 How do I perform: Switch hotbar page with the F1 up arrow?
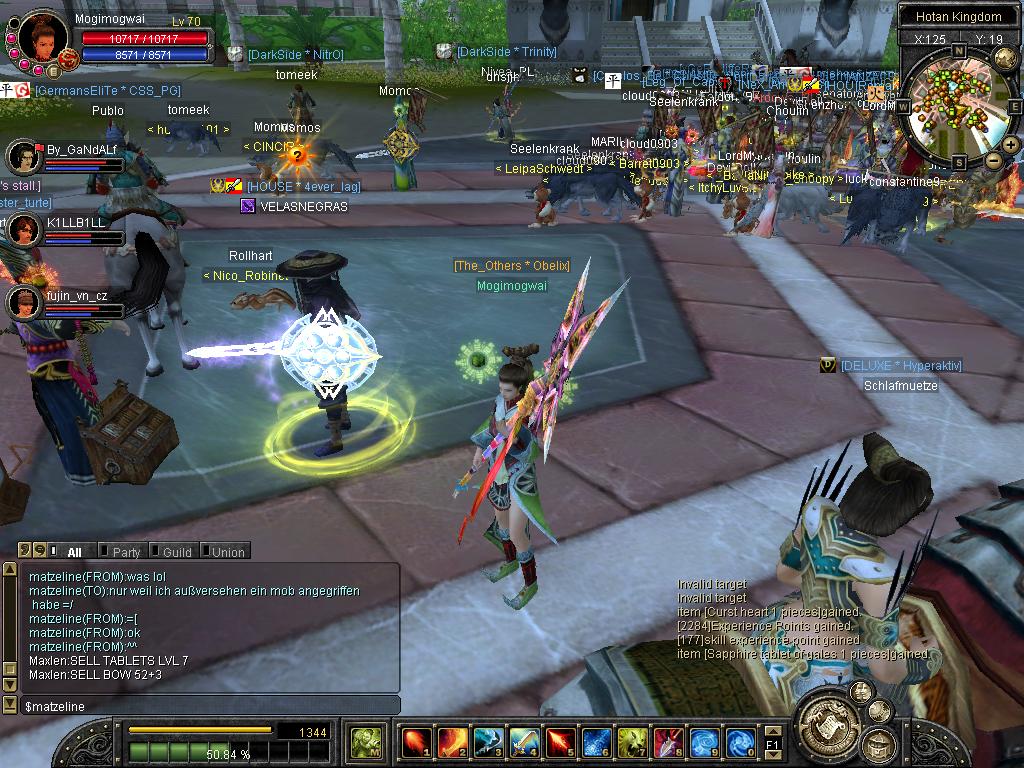tap(772, 732)
